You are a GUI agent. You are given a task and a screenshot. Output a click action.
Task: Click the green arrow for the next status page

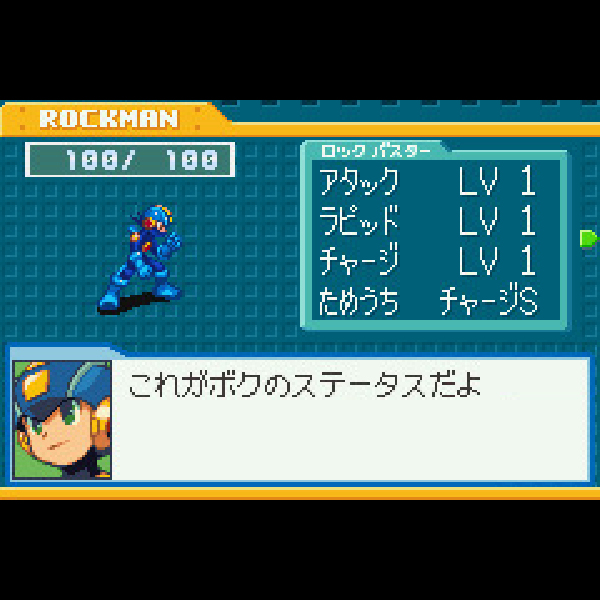(x=588, y=238)
